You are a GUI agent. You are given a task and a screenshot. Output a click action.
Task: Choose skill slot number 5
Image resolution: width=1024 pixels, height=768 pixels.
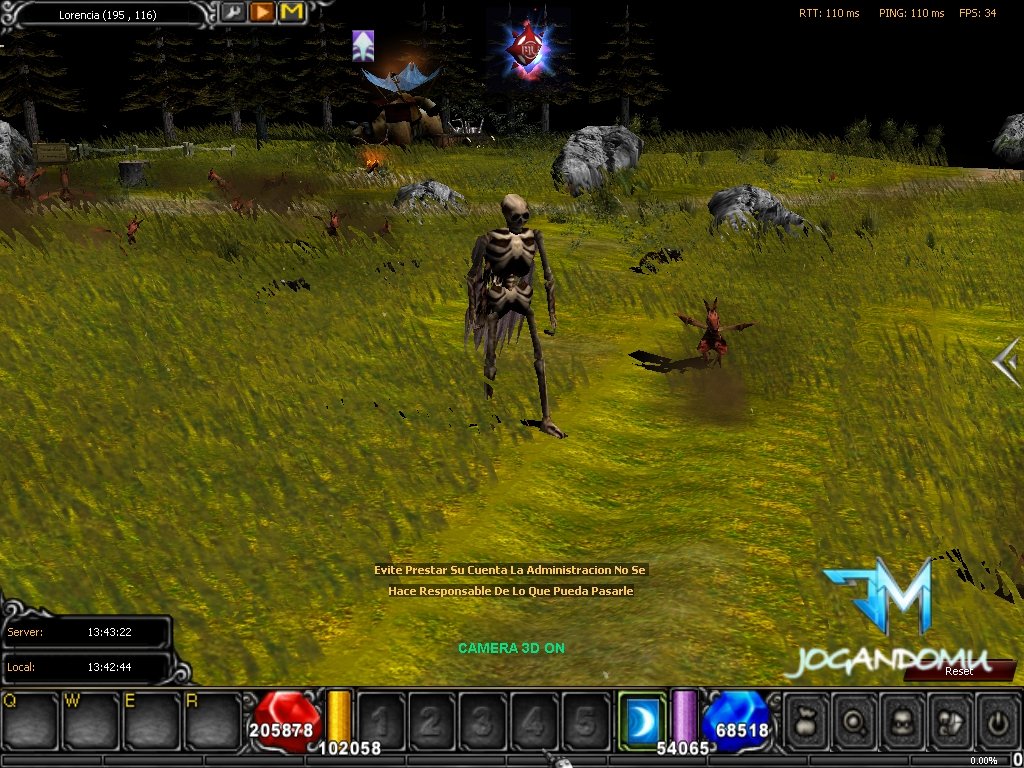click(x=585, y=720)
